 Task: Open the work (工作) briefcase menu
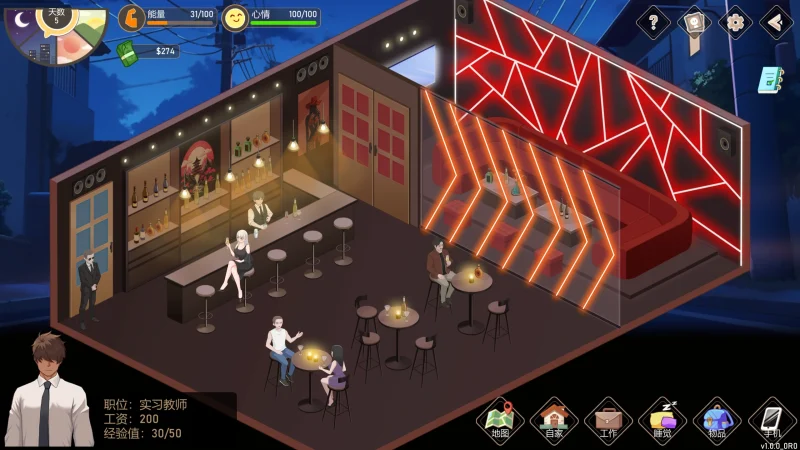pyautogui.click(x=608, y=420)
